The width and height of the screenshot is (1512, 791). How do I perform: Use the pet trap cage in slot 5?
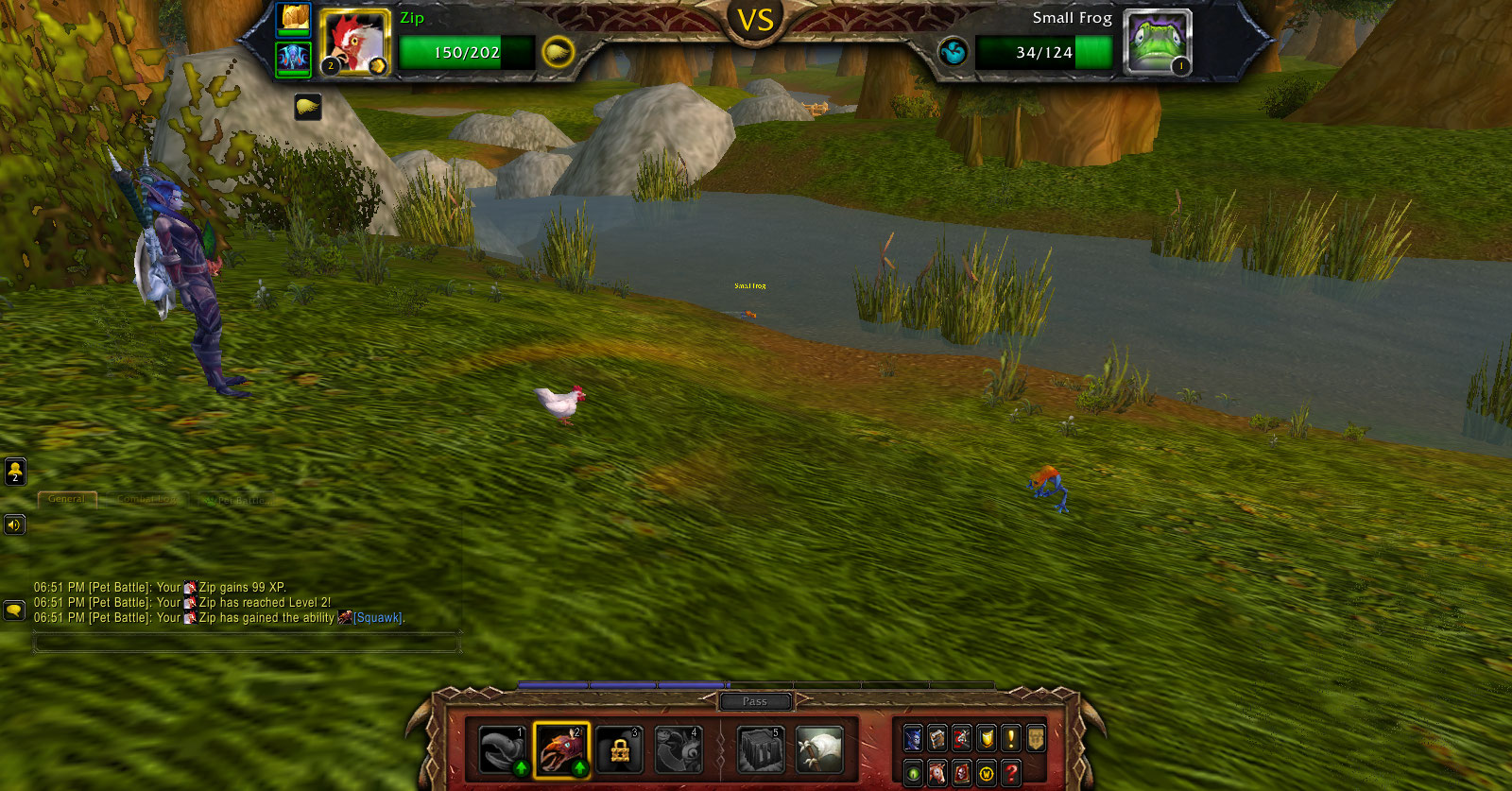[x=761, y=749]
